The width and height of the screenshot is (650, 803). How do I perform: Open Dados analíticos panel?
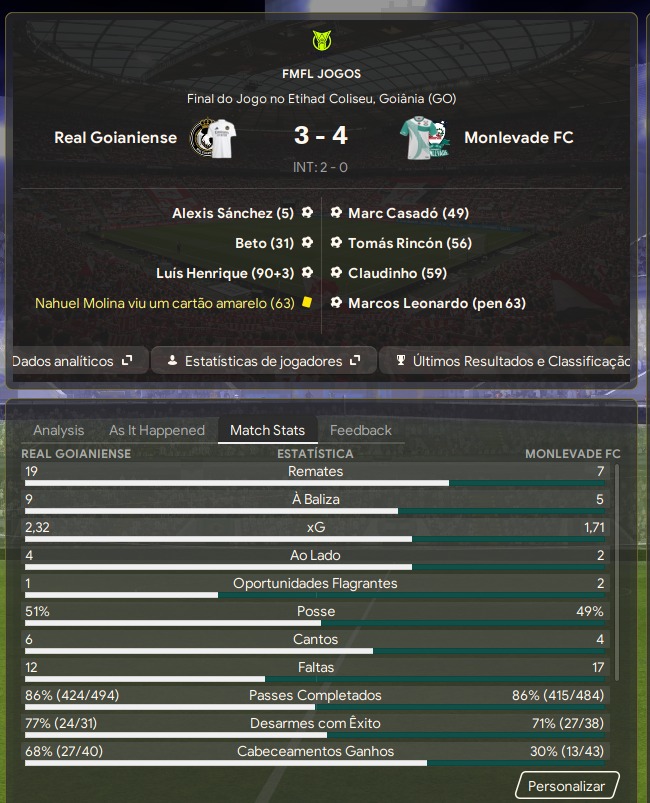[72, 361]
